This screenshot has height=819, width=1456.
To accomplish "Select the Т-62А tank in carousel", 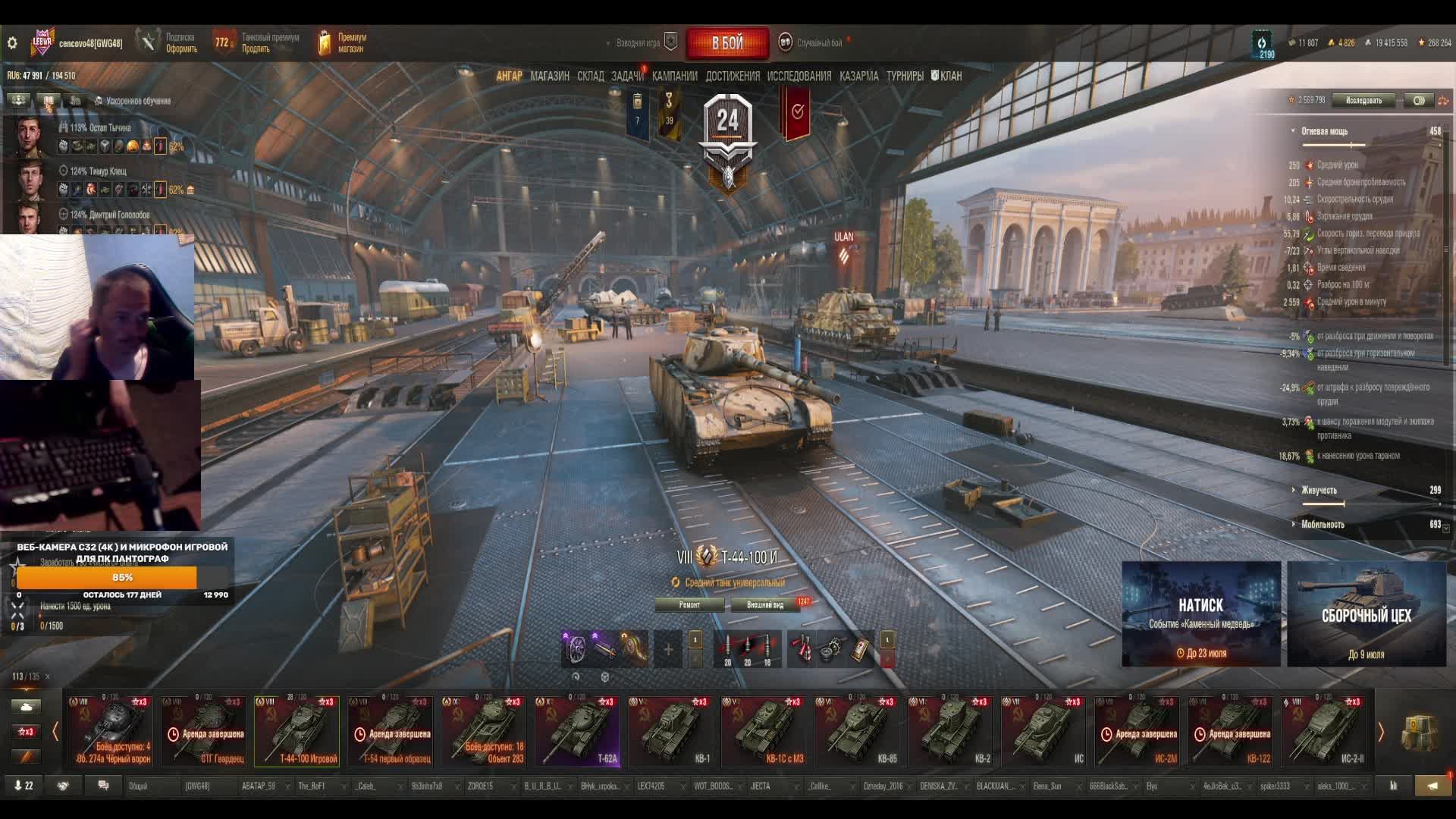I will coord(577,731).
